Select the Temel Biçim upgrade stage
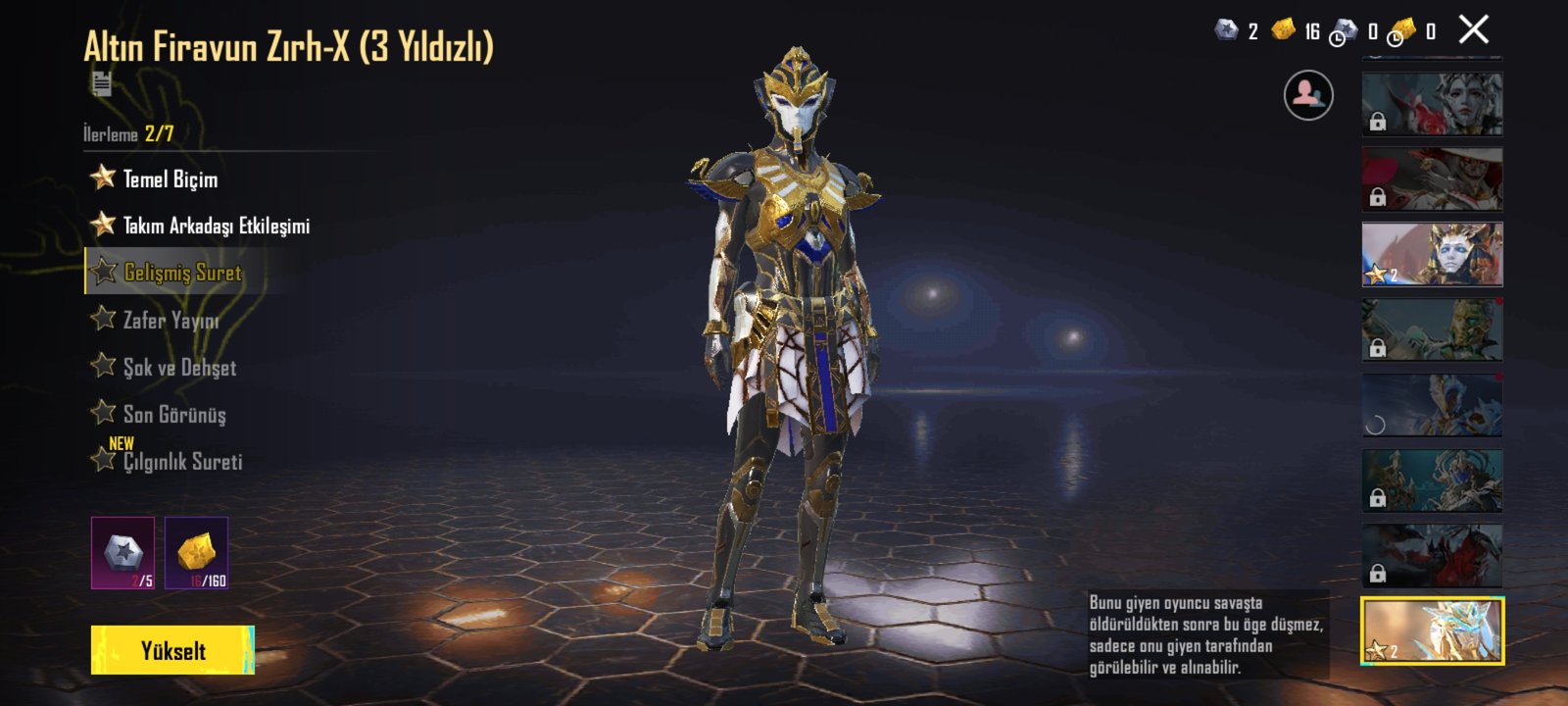Image resolution: width=1568 pixels, height=706 pixels. click(x=170, y=178)
